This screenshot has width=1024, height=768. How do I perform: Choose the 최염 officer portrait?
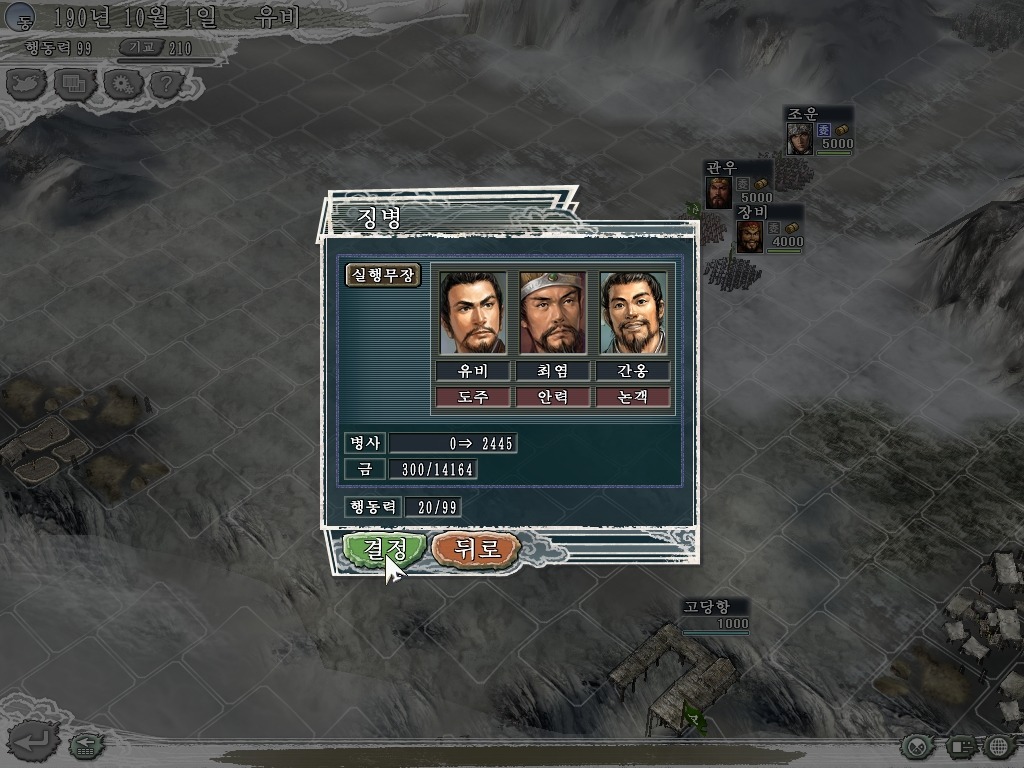[x=553, y=313]
